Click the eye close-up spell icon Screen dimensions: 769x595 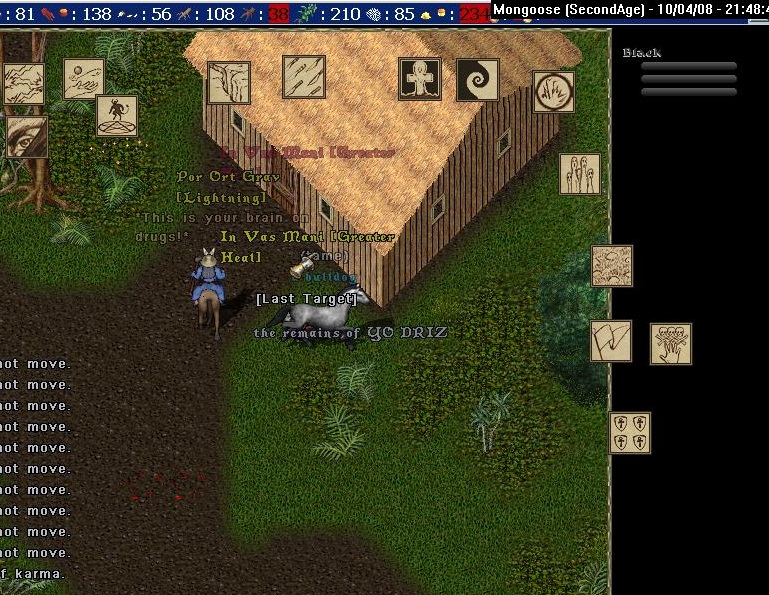26,136
